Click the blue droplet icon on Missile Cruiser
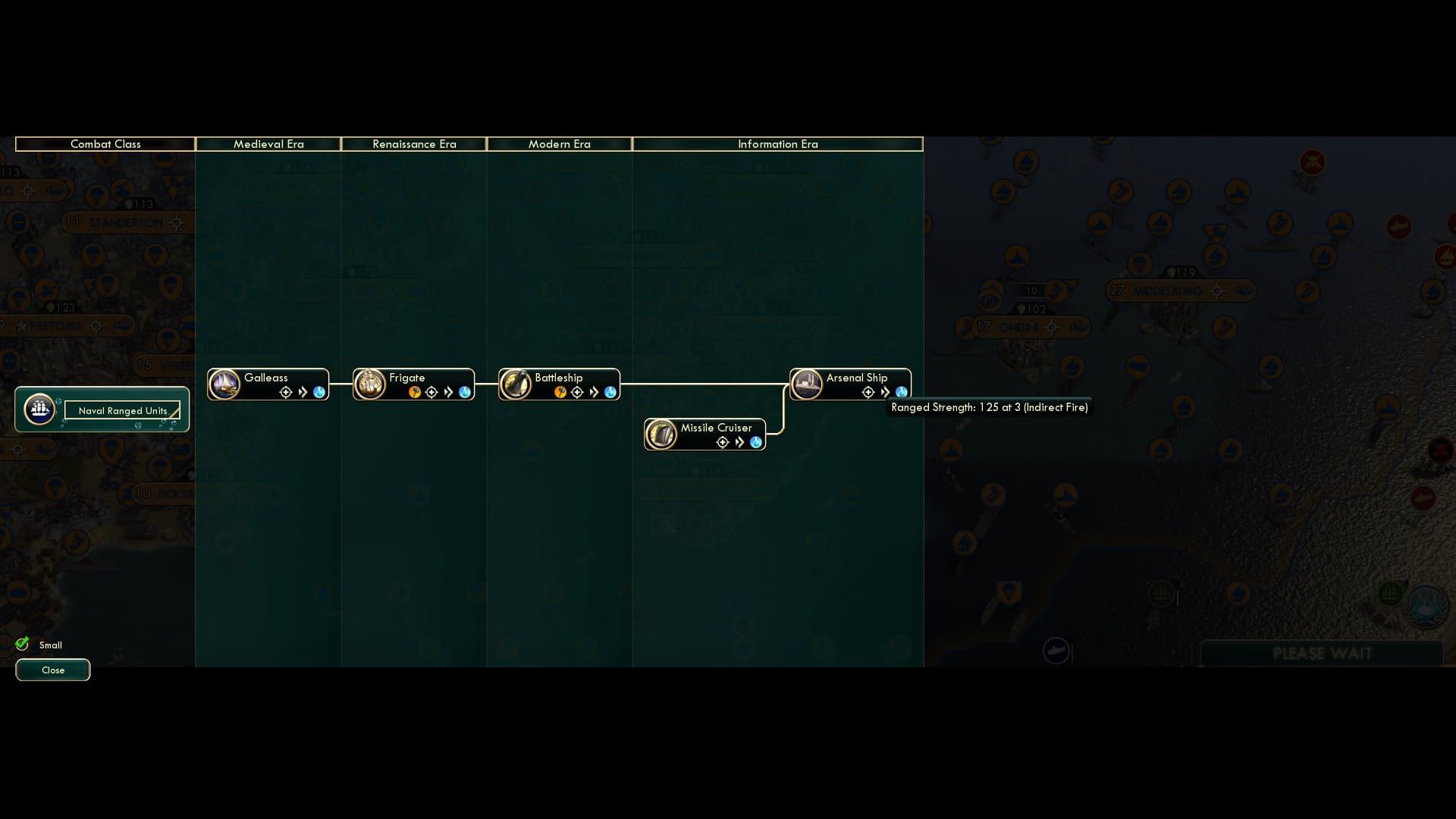Viewport: 1456px width, 819px height. click(755, 442)
